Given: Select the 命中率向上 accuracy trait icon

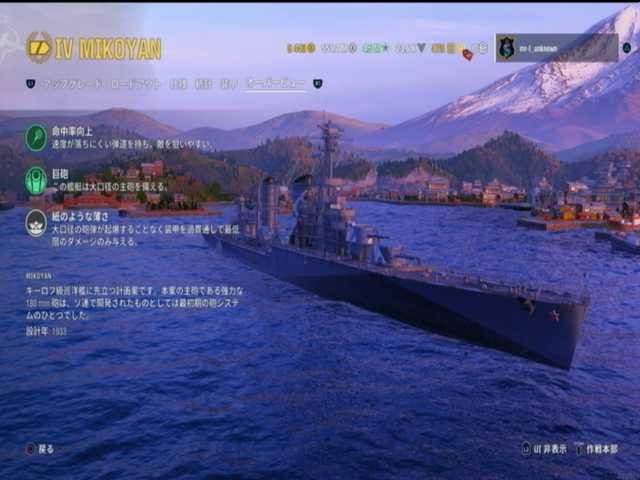Looking at the screenshot, I should click(36, 137).
